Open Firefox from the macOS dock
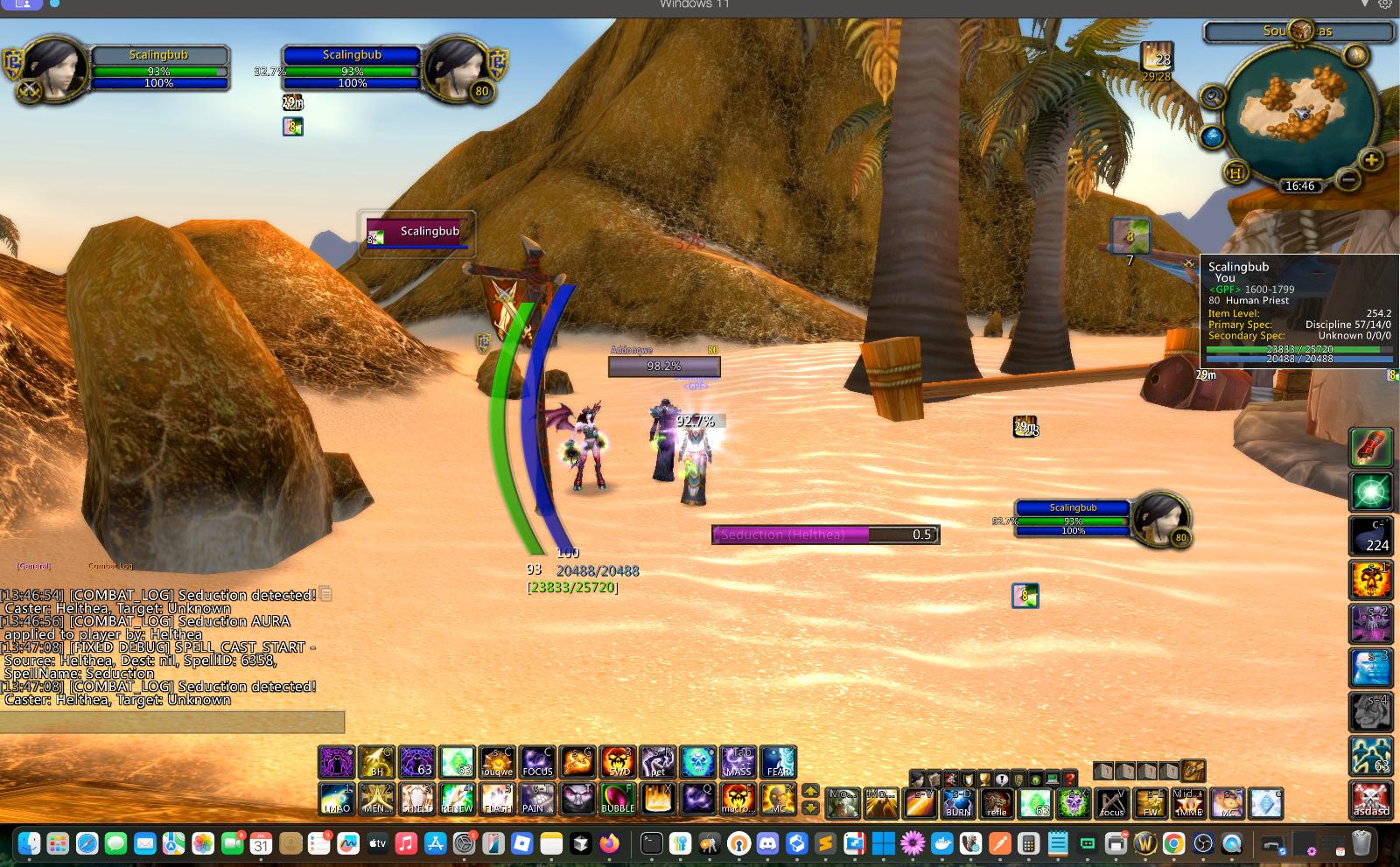The image size is (1400, 867). [x=609, y=843]
